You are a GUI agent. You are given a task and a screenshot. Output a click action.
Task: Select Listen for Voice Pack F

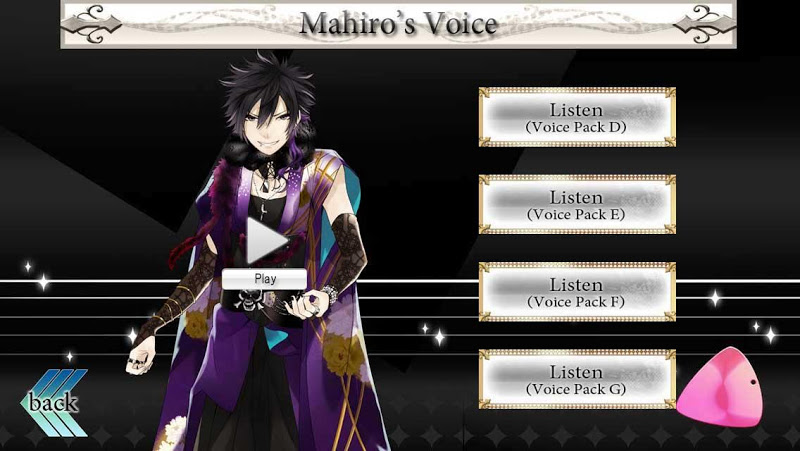click(577, 293)
